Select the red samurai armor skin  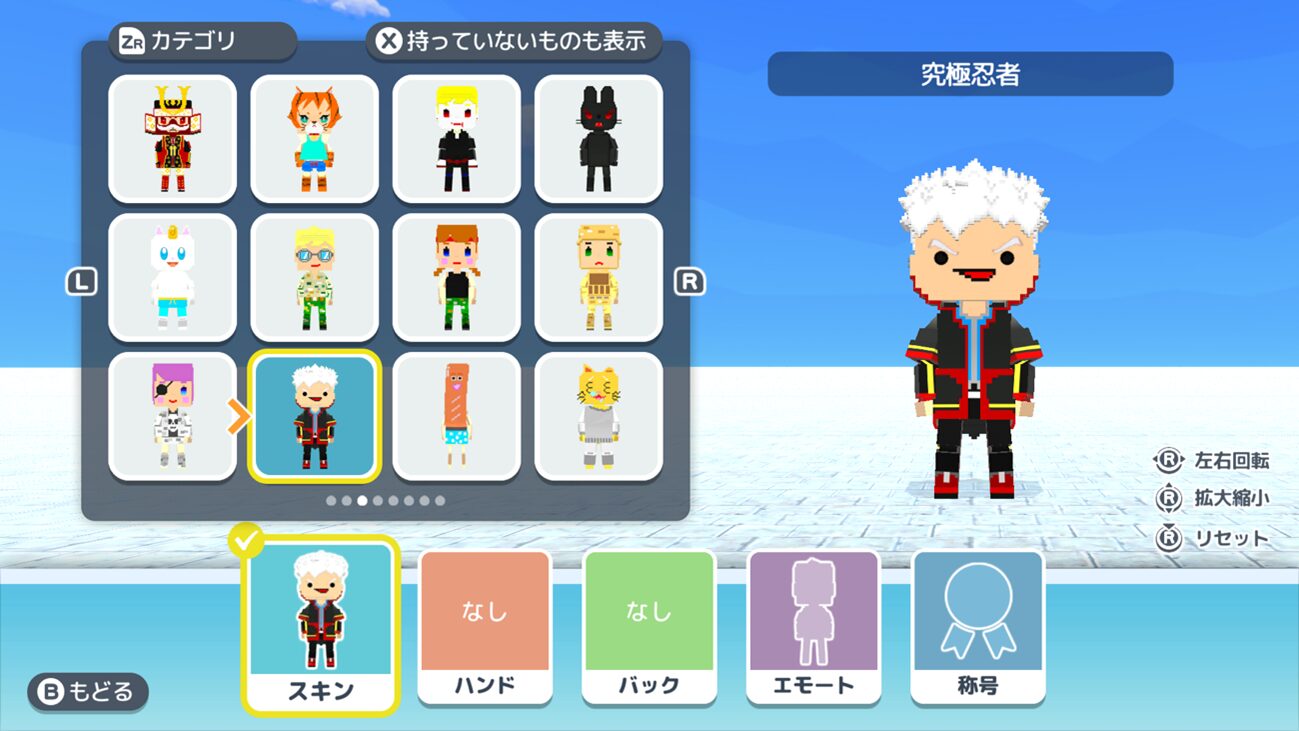tap(172, 140)
